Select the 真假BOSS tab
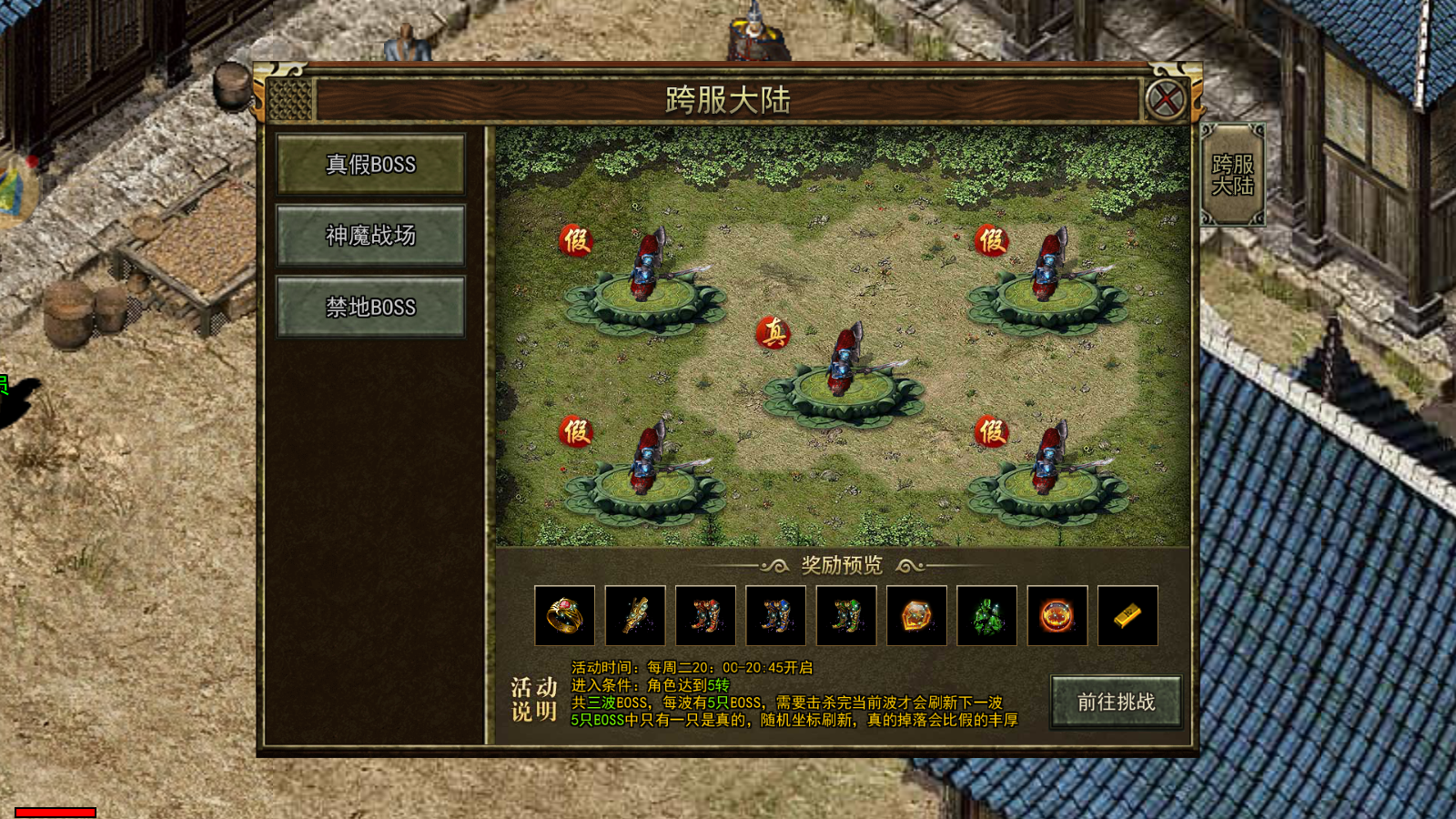 (370, 164)
